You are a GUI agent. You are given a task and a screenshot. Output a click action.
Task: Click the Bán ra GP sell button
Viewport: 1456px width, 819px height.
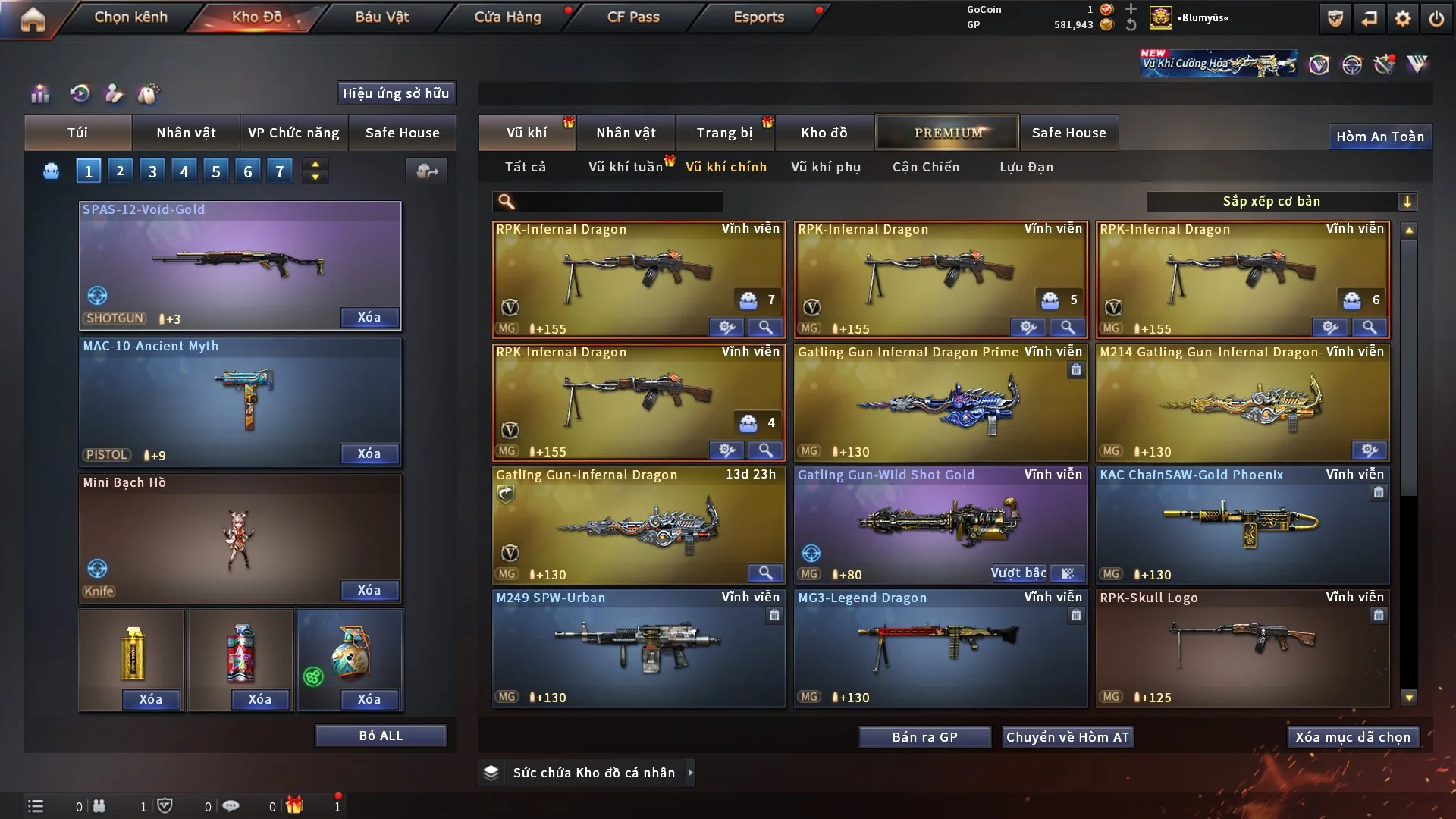(924, 737)
